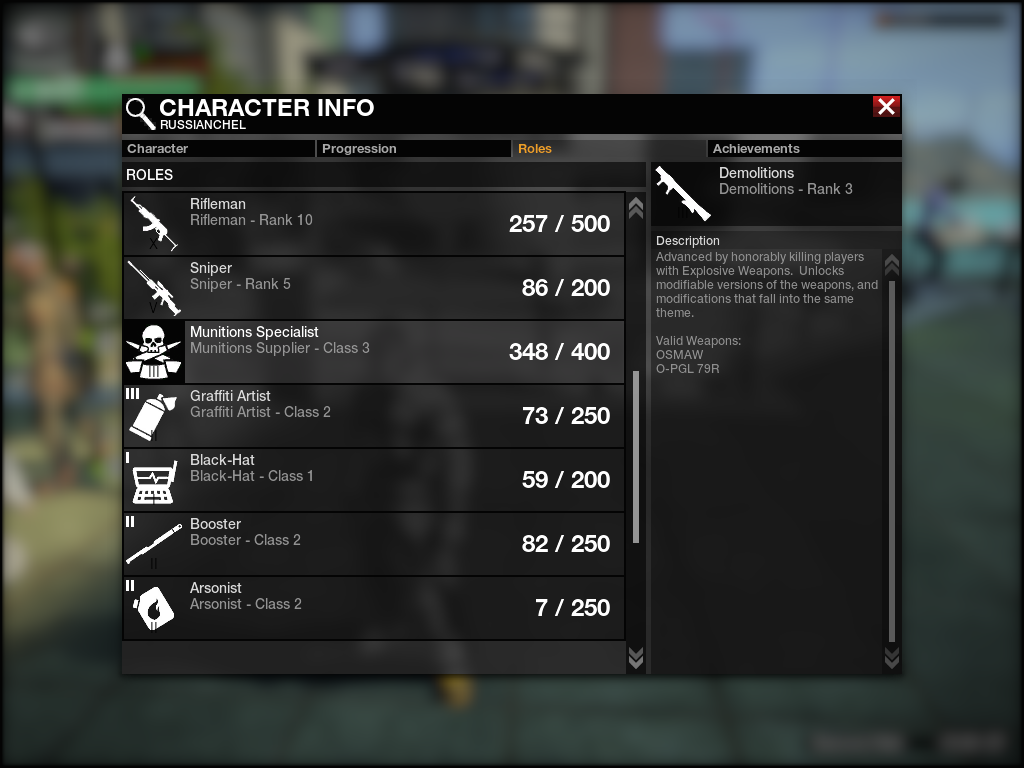Show the Achievements tab
1024x768 pixels.
pos(804,149)
